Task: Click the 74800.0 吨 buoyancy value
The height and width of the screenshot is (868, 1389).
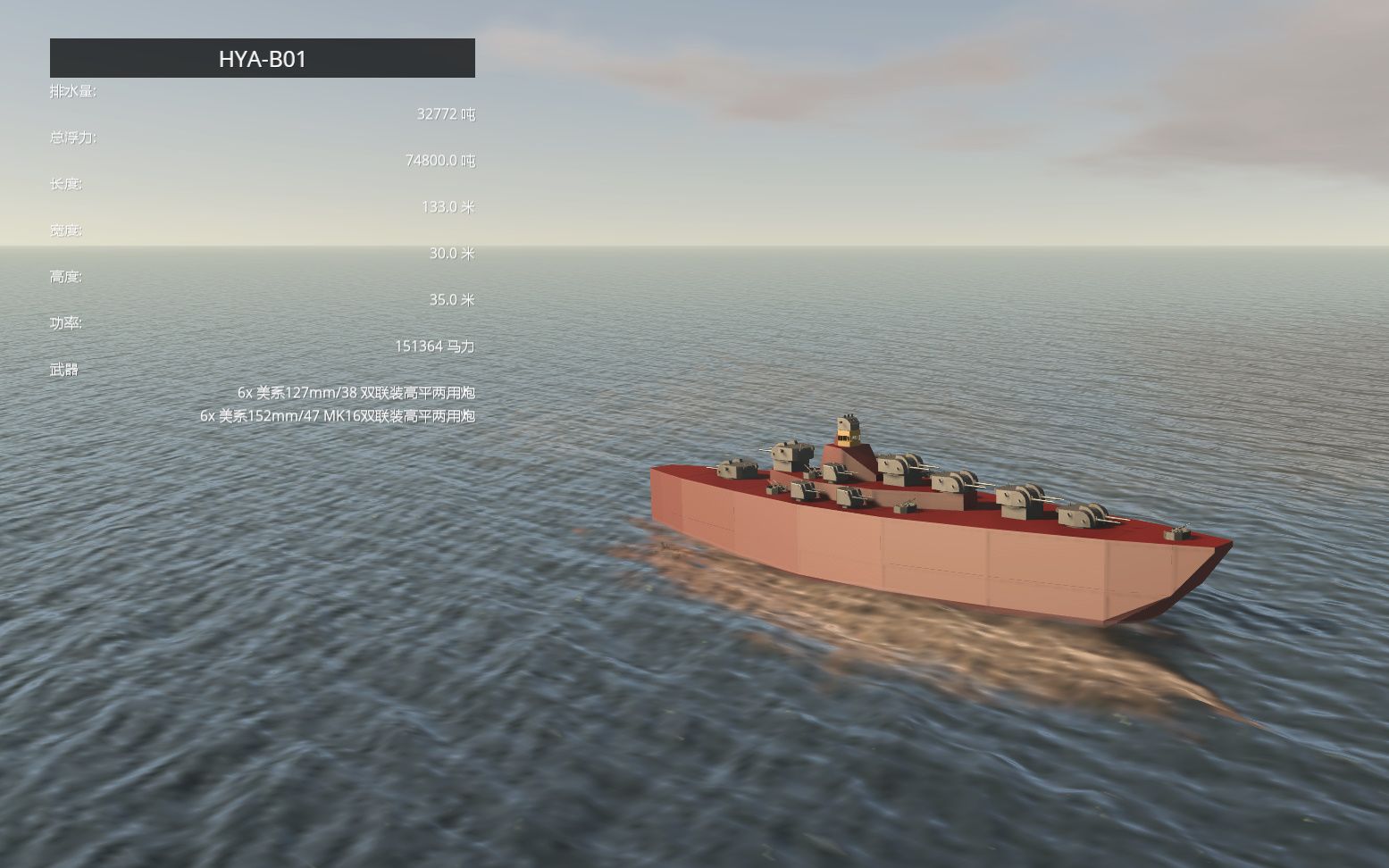Action: [440, 161]
